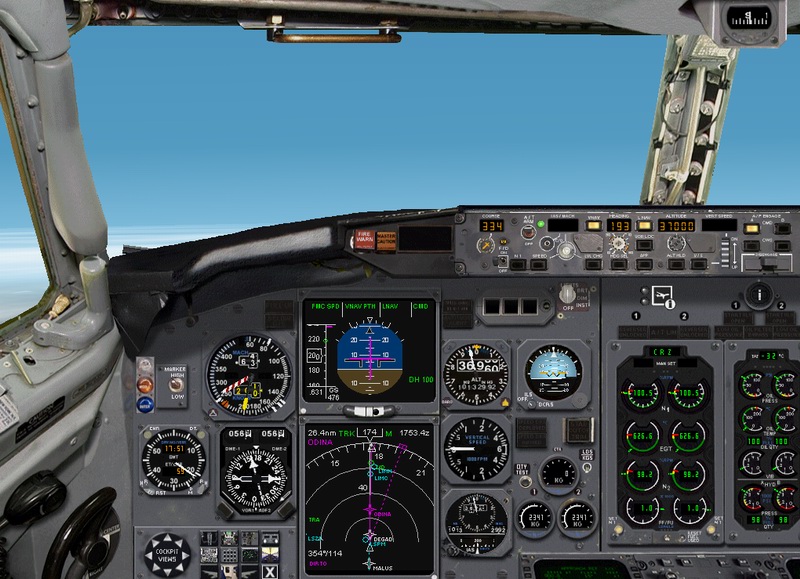Open the Cockpit Views selector dial

[x=166, y=556]
